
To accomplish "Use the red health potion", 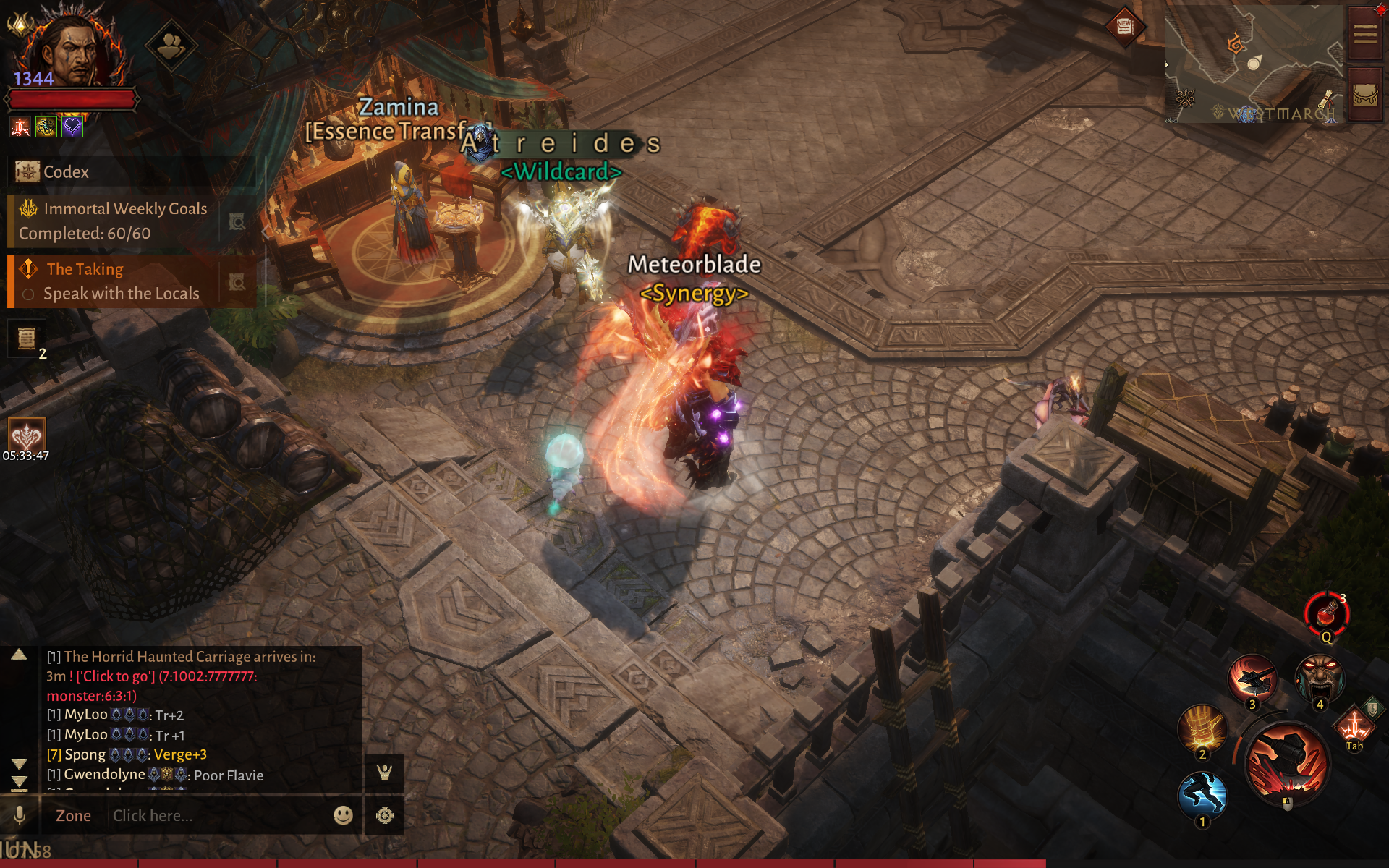I will 1326,614.
